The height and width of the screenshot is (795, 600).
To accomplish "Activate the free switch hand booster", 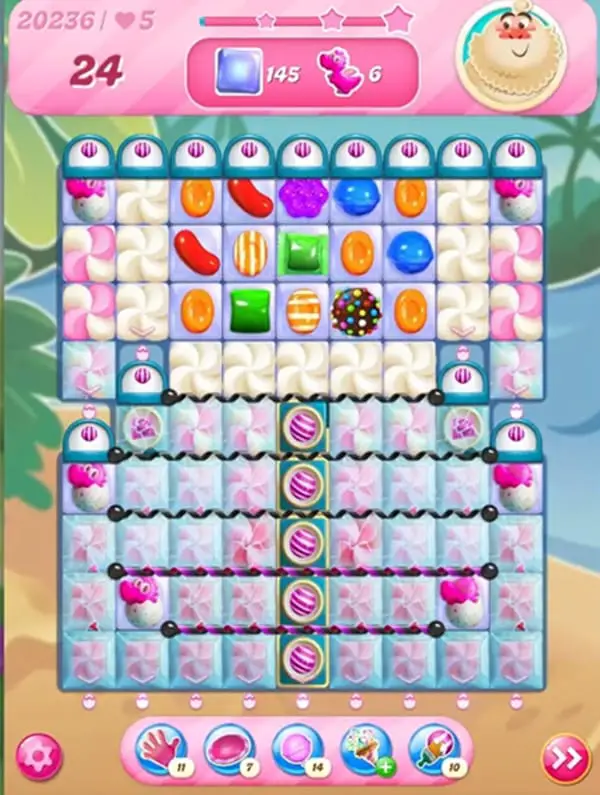I will (x=161, y=749).
